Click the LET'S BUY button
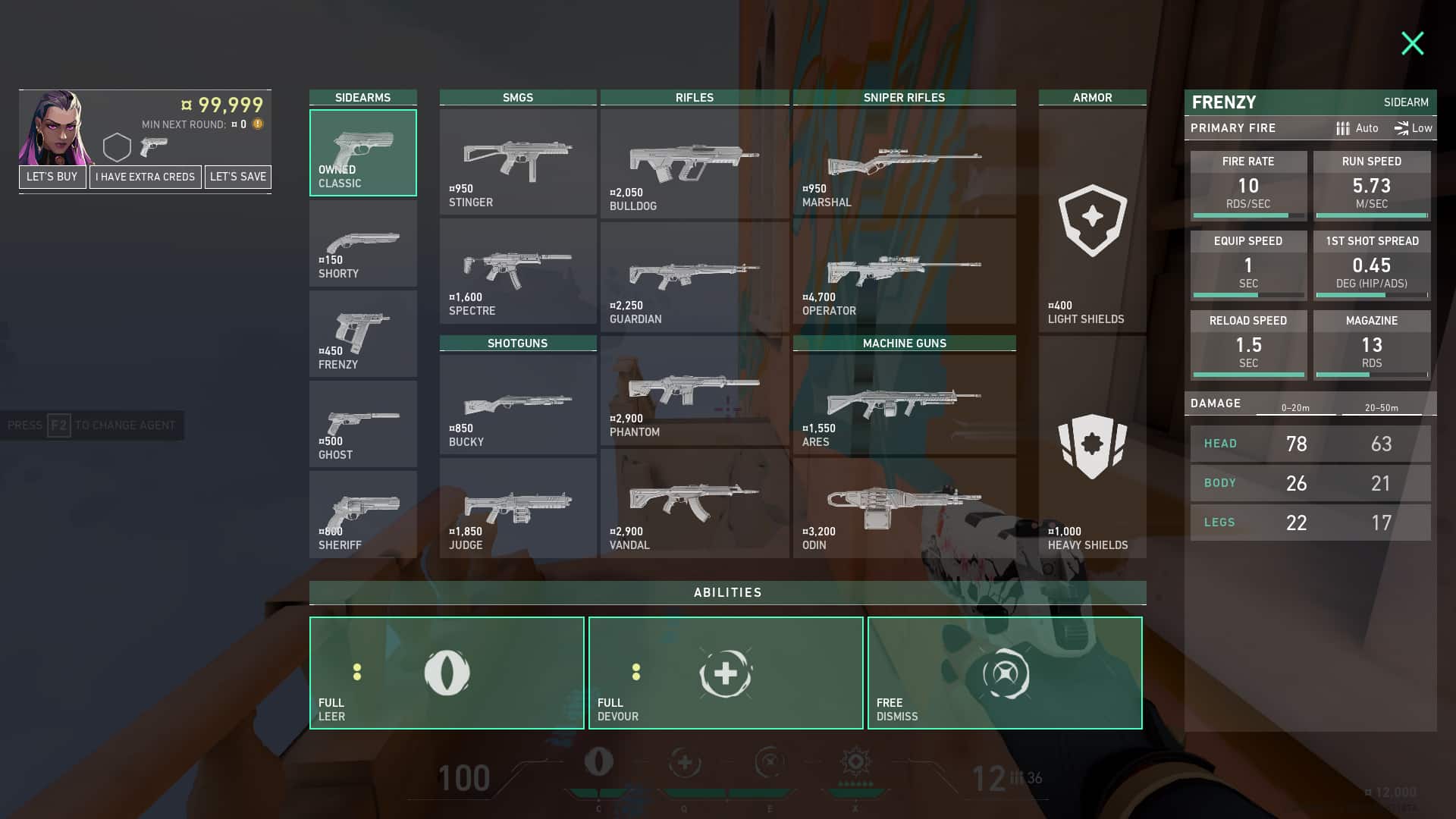The image size is (1456, 819). pos(52,177)
